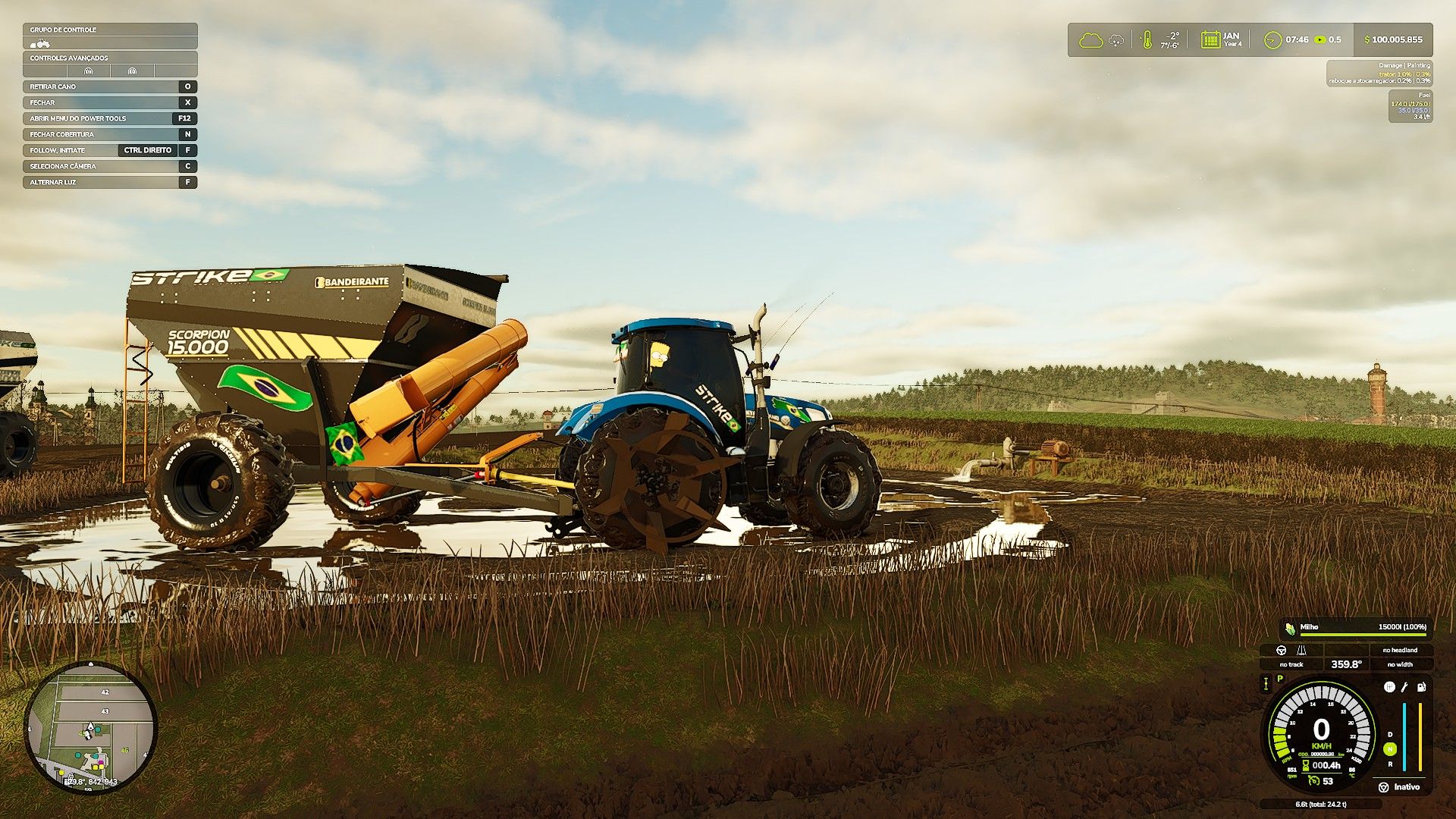Image resolution: width=1456 pixels, height=819 pixels.
Task: Click the fuel pump icon
Action: click(1421, 687)
